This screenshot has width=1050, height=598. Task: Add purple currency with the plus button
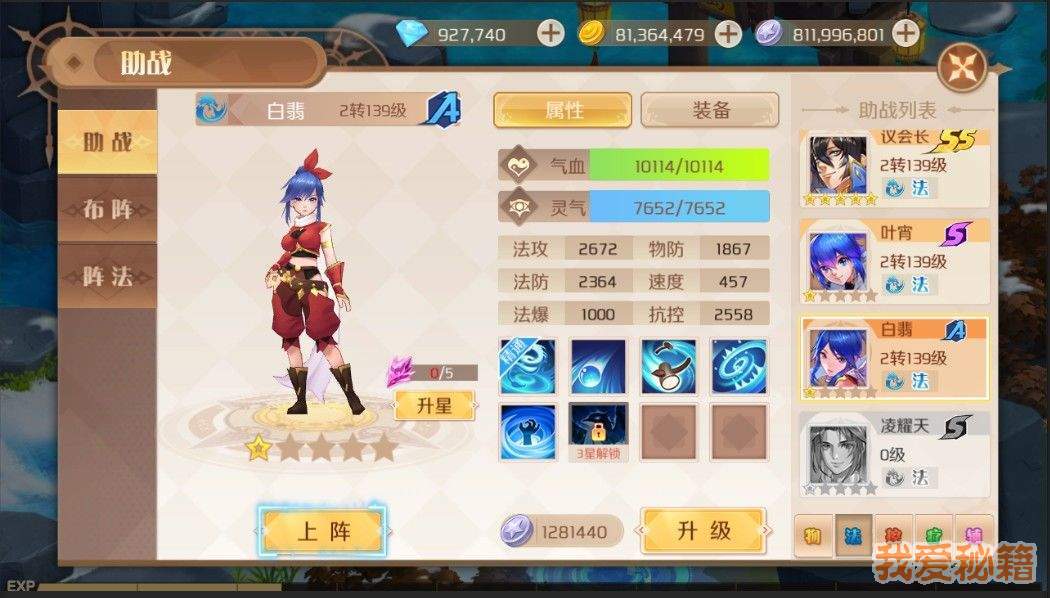click(x=905, y=34)
